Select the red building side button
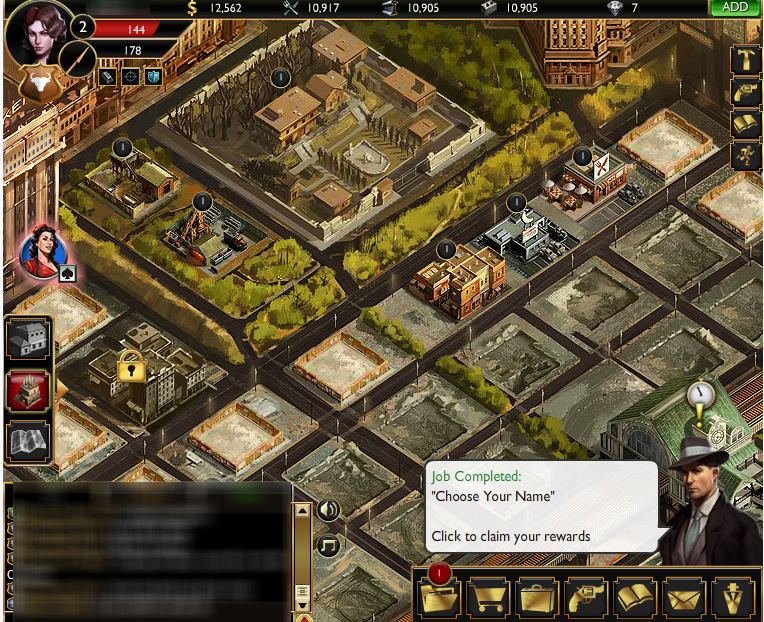Screen dimensions: 764x622 click(28, 391)
